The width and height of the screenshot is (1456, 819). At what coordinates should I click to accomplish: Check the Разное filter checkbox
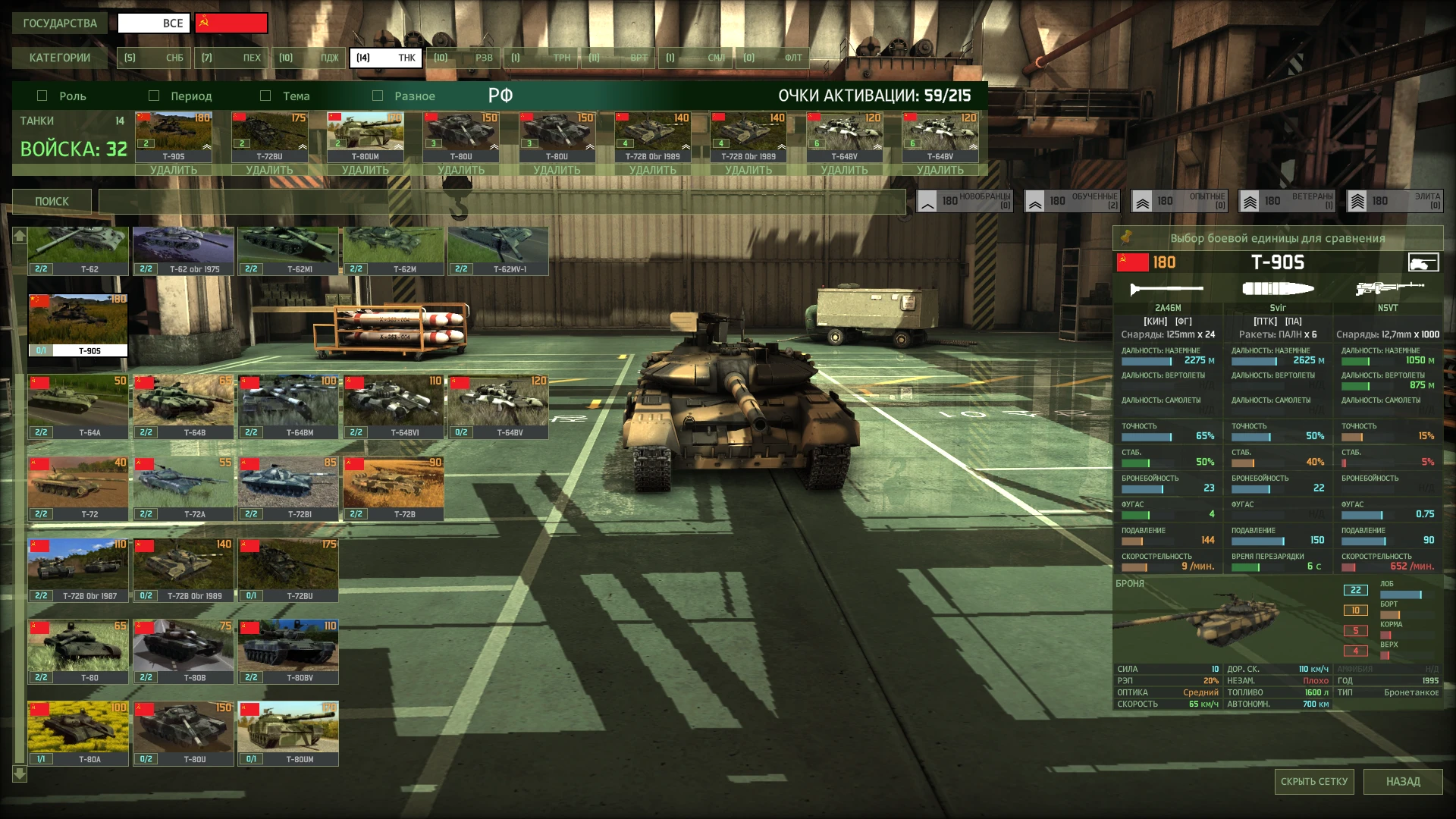coord(377,96)
